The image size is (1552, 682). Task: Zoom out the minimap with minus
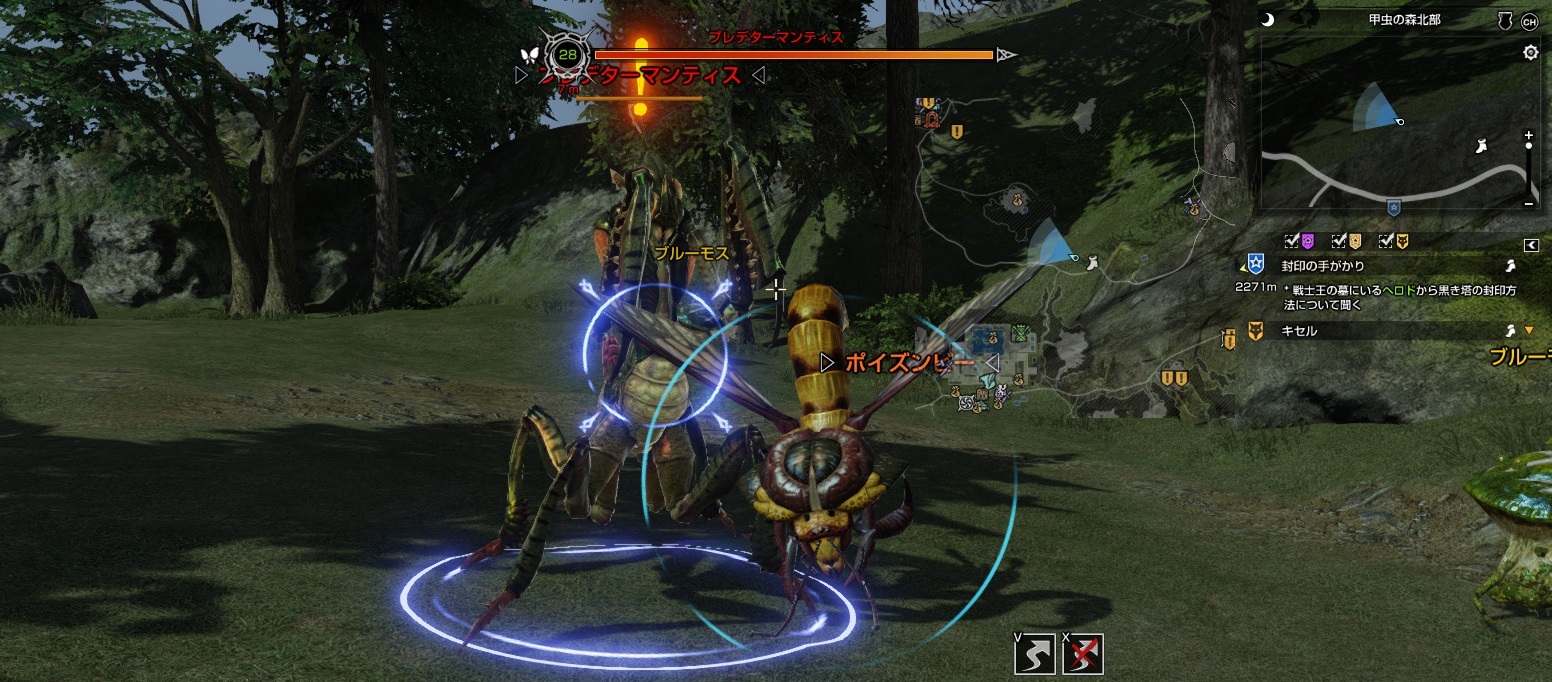[1529, 203]
